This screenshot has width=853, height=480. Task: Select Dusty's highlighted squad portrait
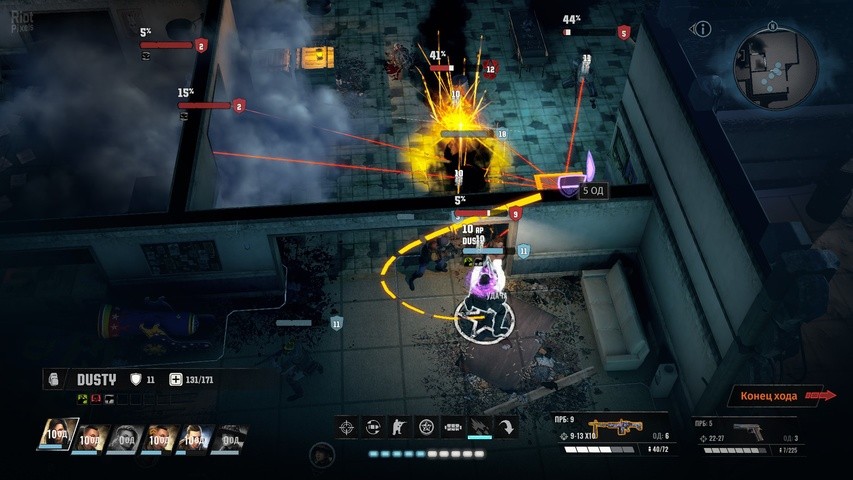pos(57,436)
